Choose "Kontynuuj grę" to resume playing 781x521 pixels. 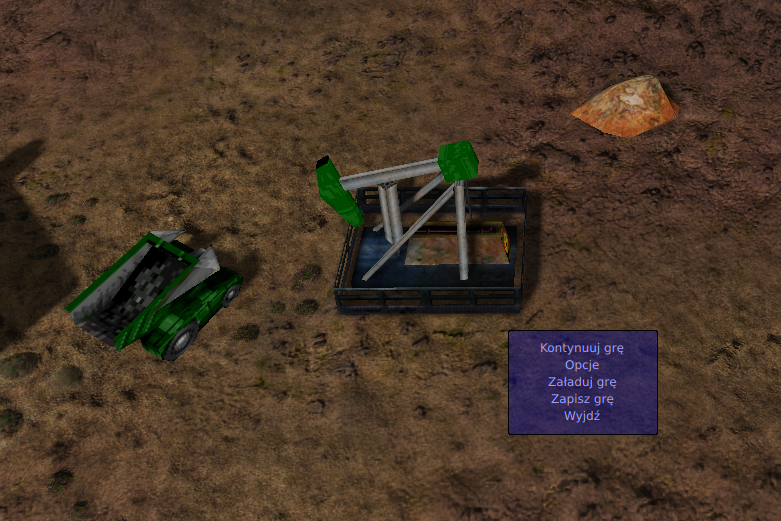[x=582, y=348]
